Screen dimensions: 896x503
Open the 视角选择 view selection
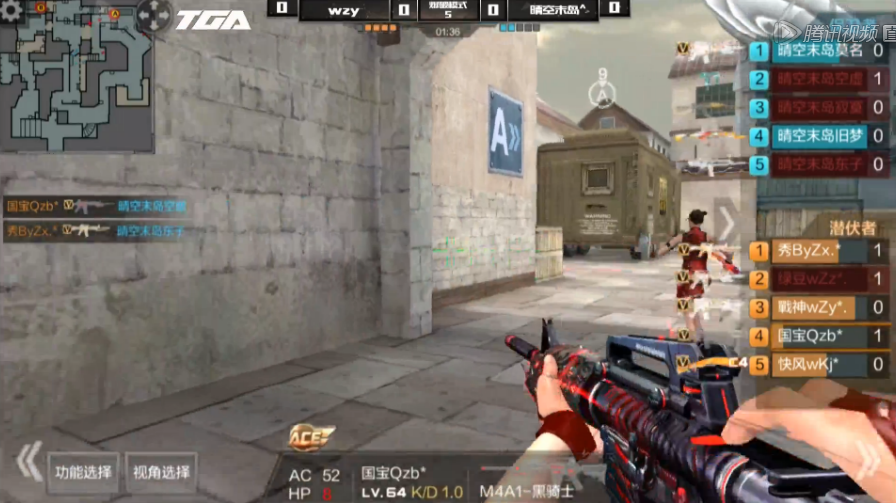(x=162, y=472)
